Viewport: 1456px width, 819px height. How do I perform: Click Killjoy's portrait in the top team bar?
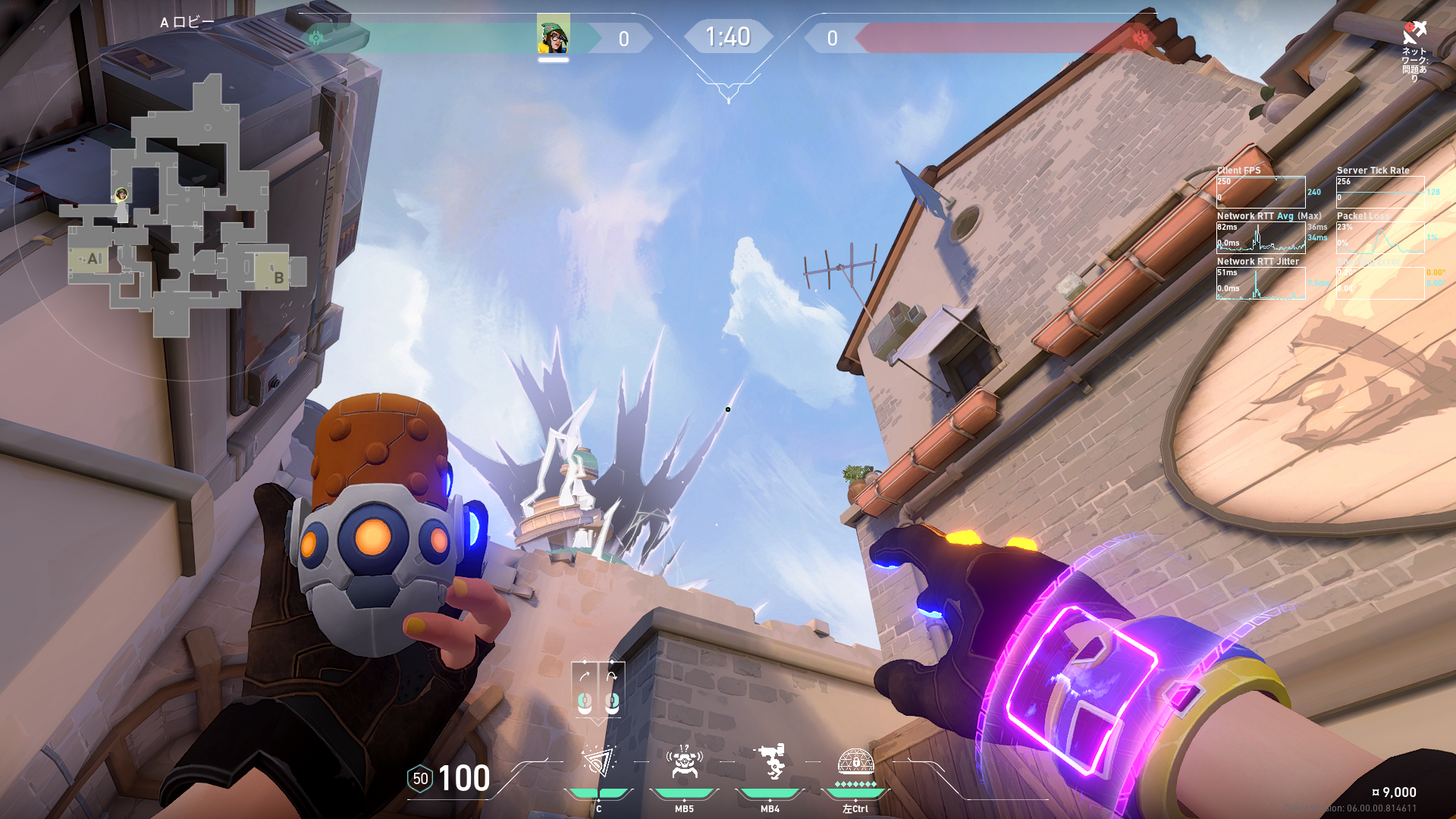click(x=553, y=35)
